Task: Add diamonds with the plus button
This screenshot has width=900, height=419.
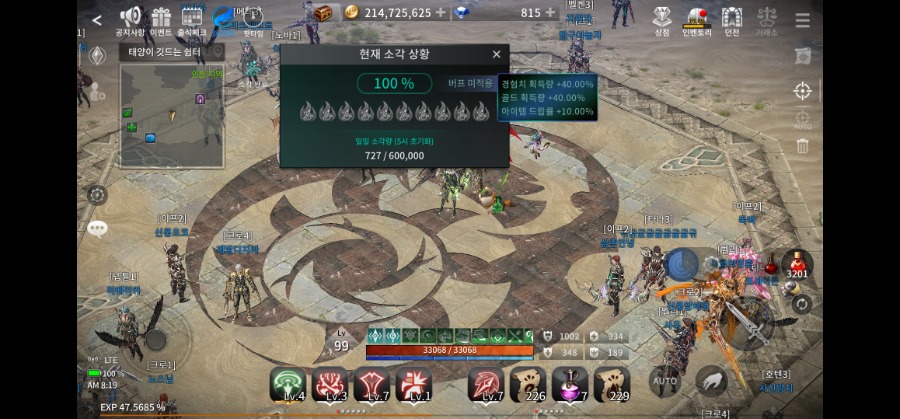Action: pyautogui.click(x=551, y=13)
